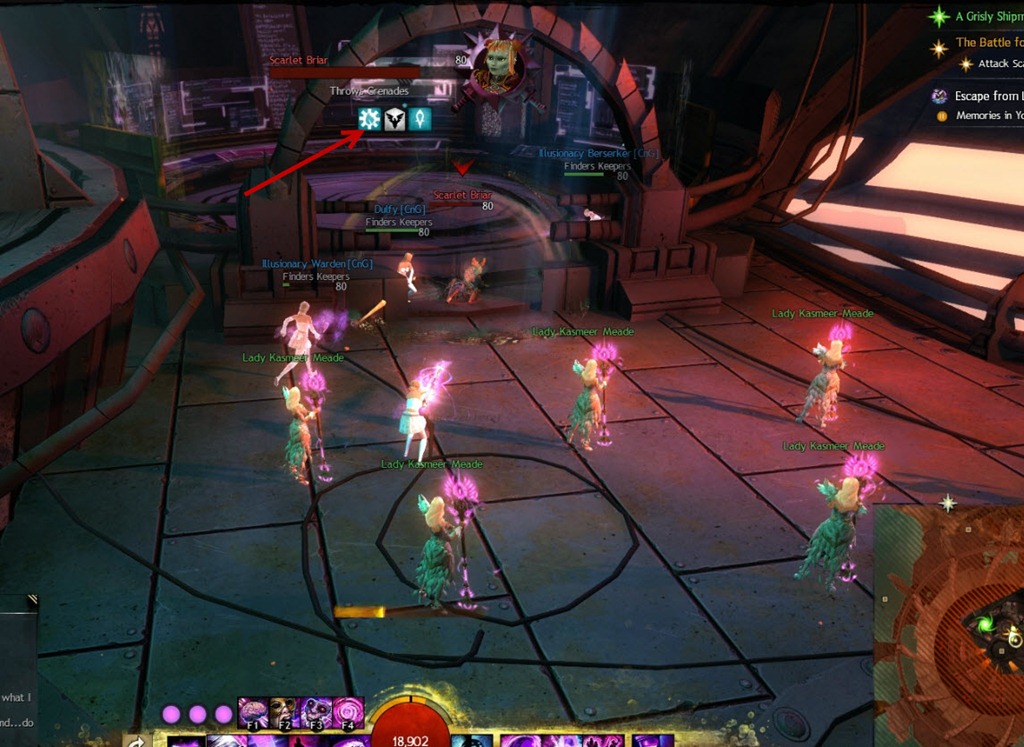1024x747 pixels.
Task: Select the Escape from achievement tracker entry
Action: (987, 96)
